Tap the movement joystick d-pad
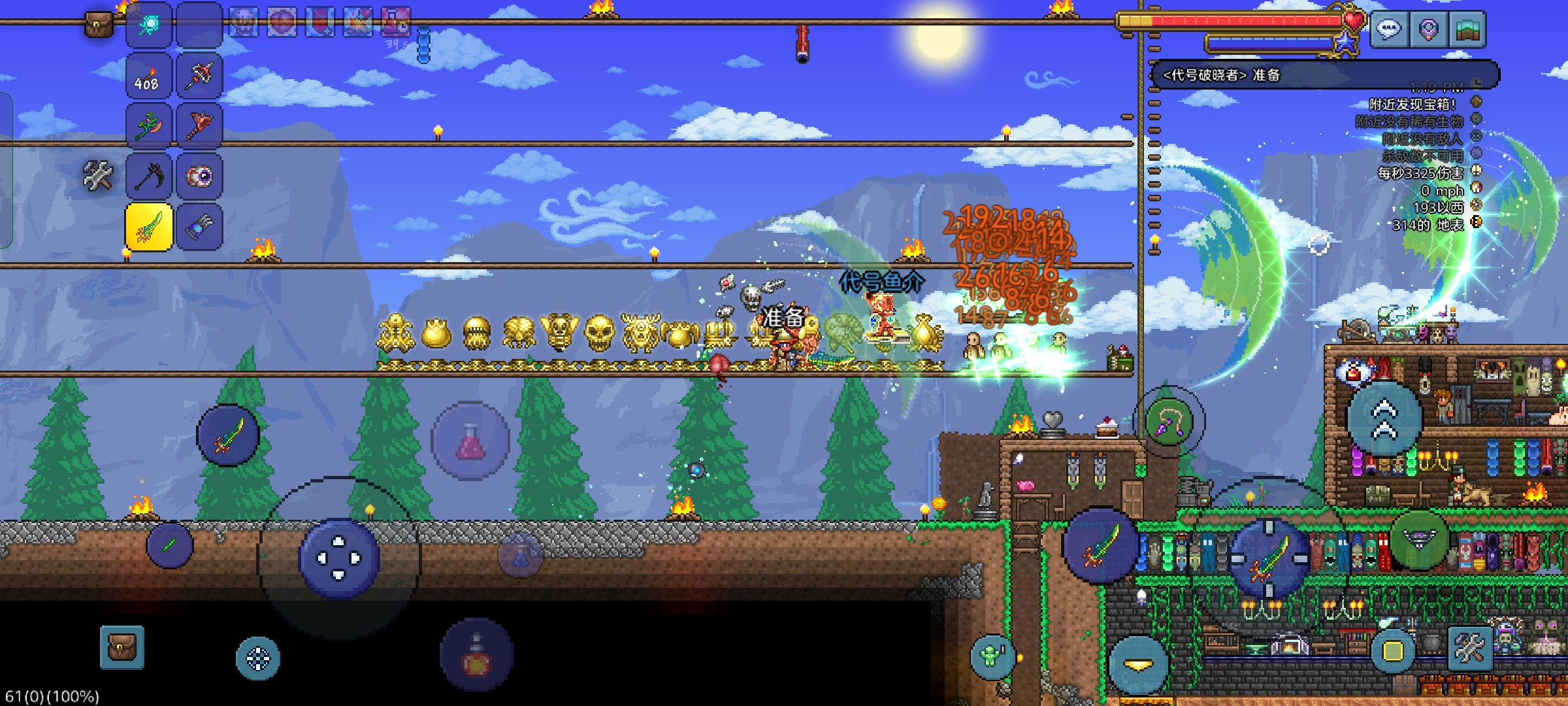 [x=338, y=558]
